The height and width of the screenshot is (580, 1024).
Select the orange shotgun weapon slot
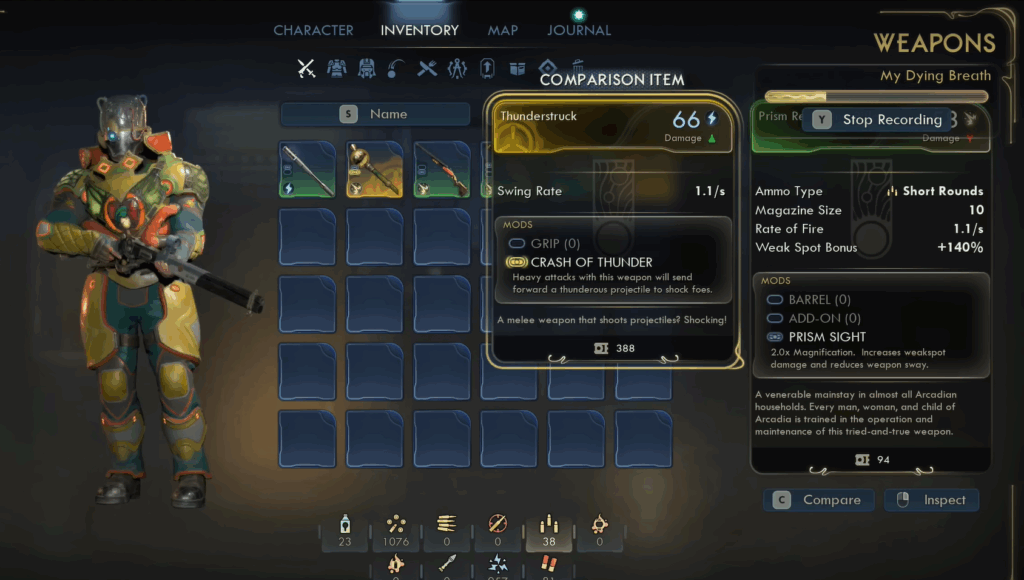pos(441,169)
